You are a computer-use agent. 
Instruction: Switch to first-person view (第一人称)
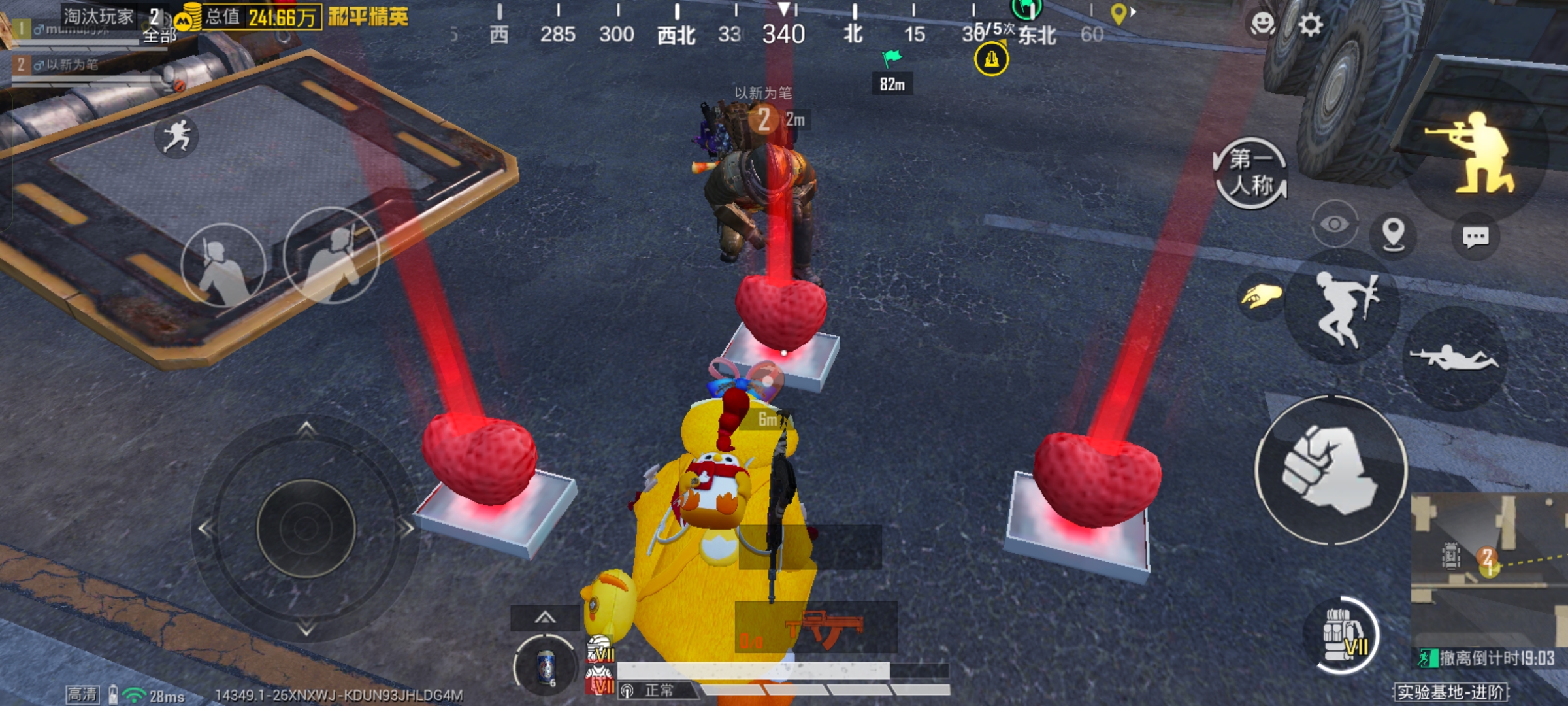pos(1250,173)
